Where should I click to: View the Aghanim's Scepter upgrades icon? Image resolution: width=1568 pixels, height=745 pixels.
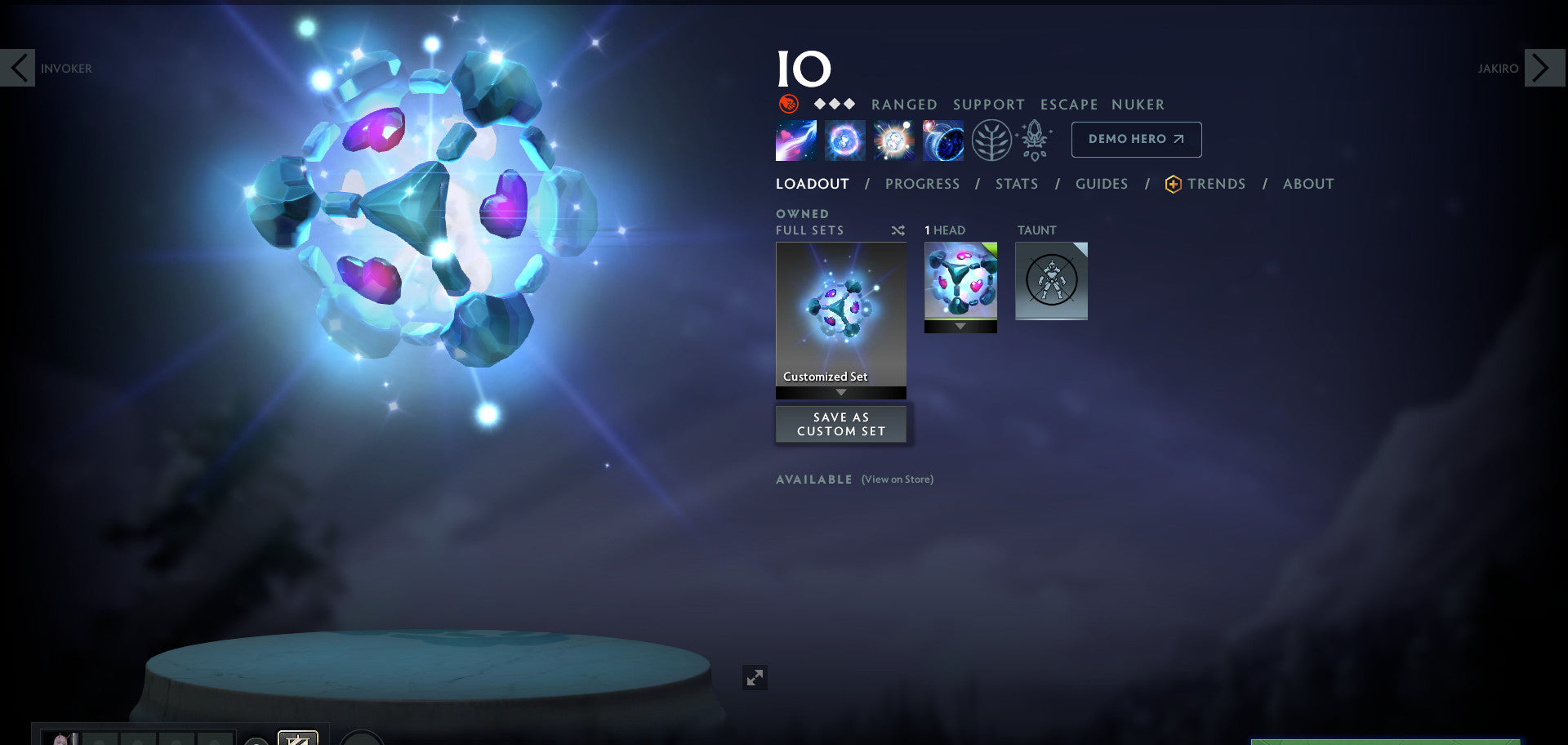click(1034, 140)
